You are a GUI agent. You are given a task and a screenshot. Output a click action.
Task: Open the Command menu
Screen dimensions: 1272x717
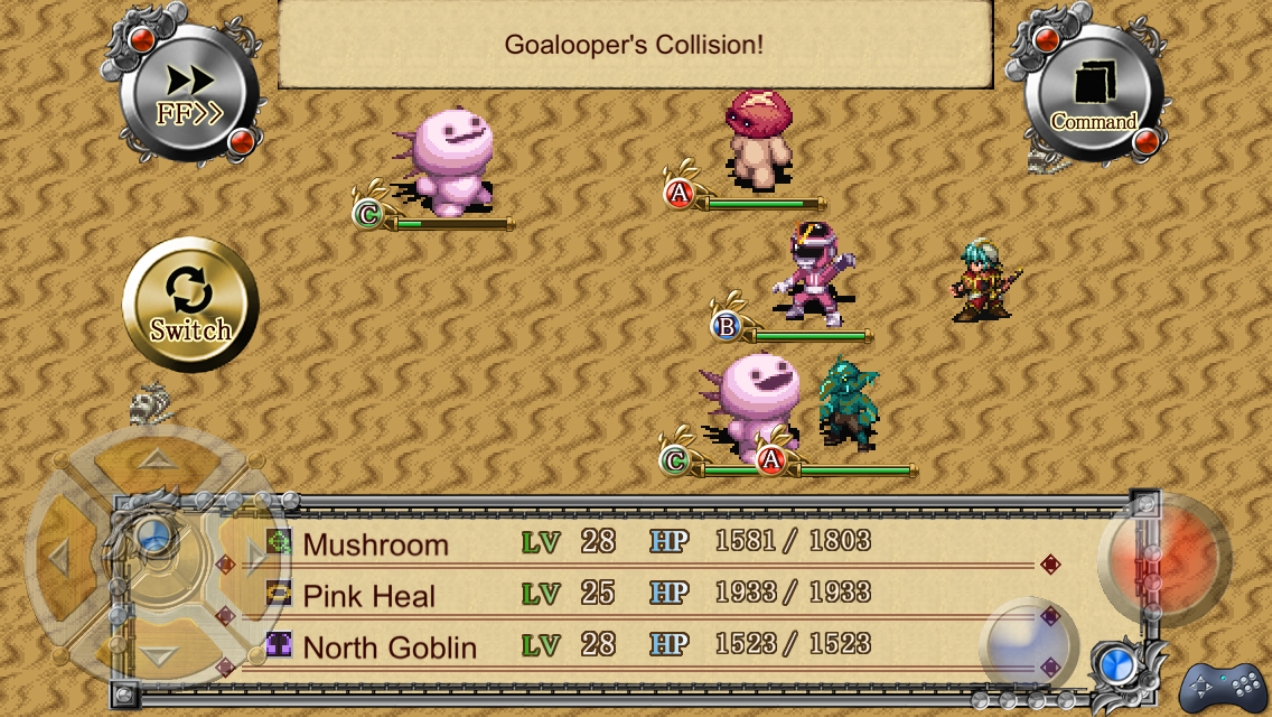coord(1093,96)
